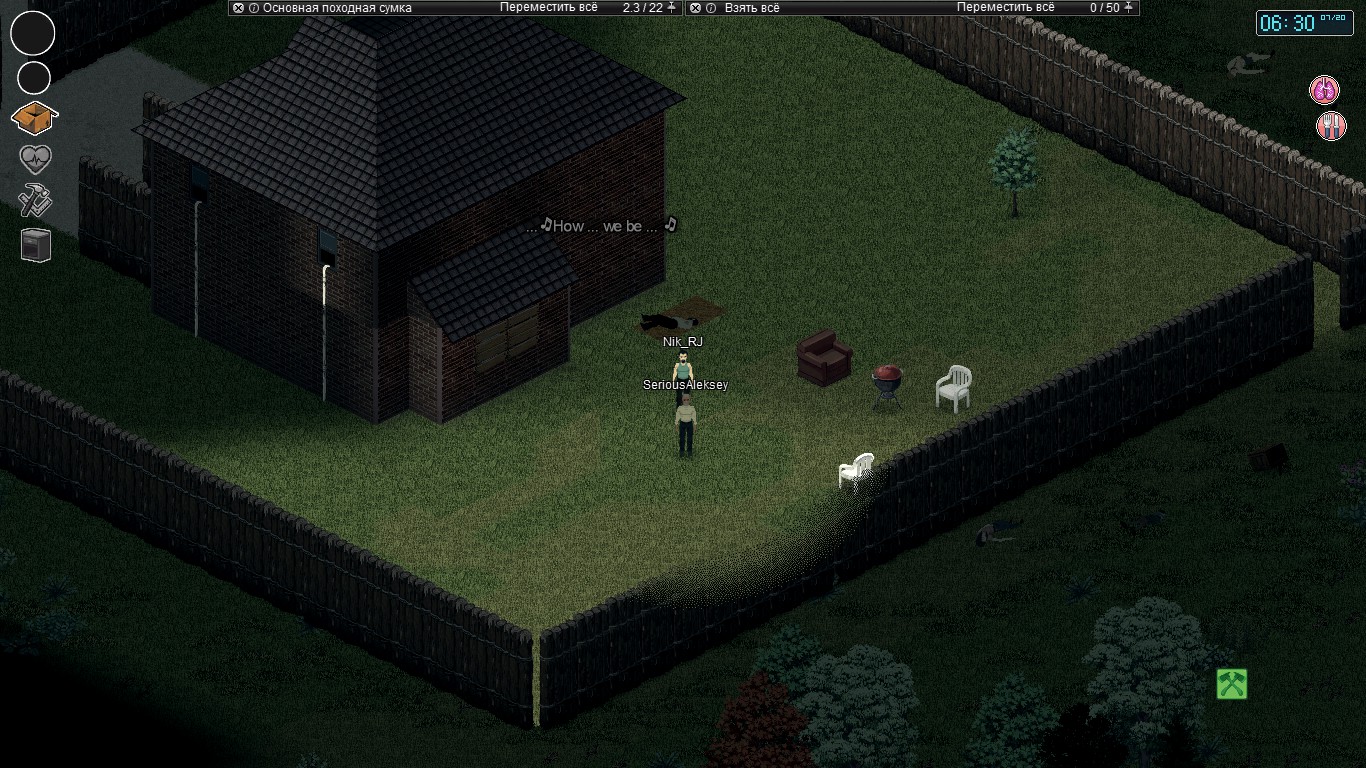Click the hungry fork-and-knife moodle
1366x768 pixels.
click(x=1330, y=126)
